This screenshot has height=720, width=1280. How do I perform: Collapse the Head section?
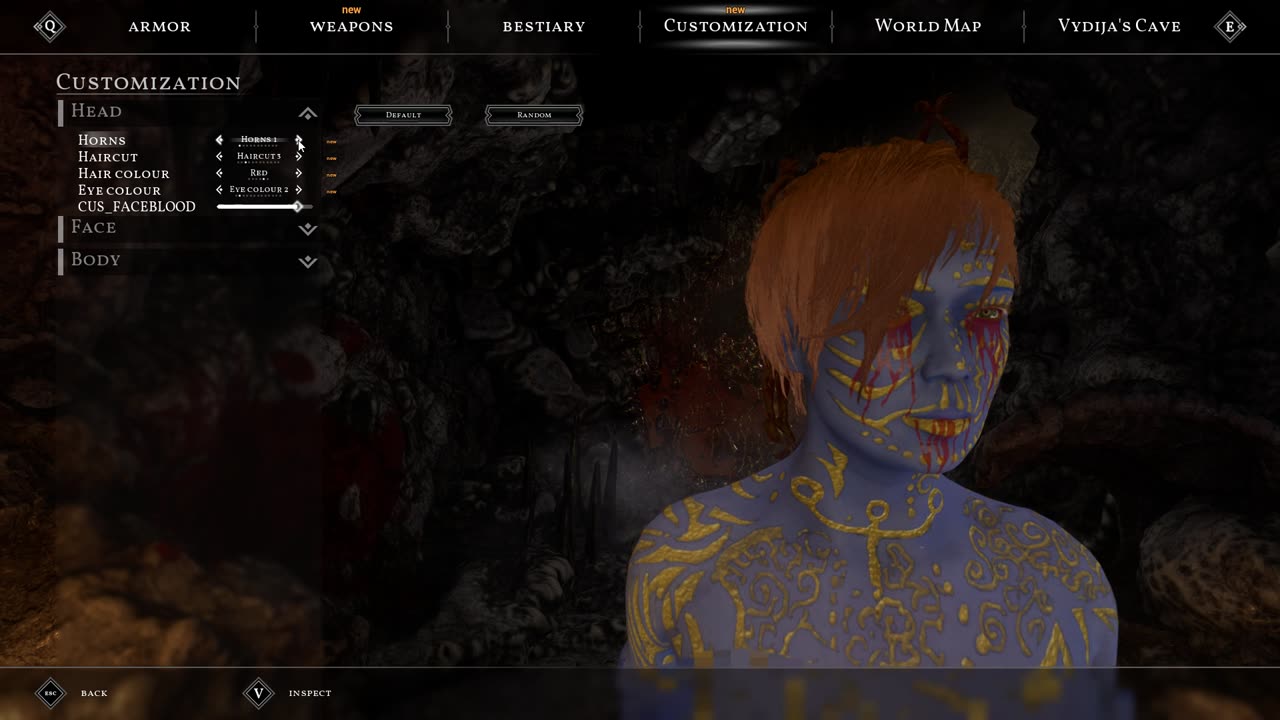308,113
